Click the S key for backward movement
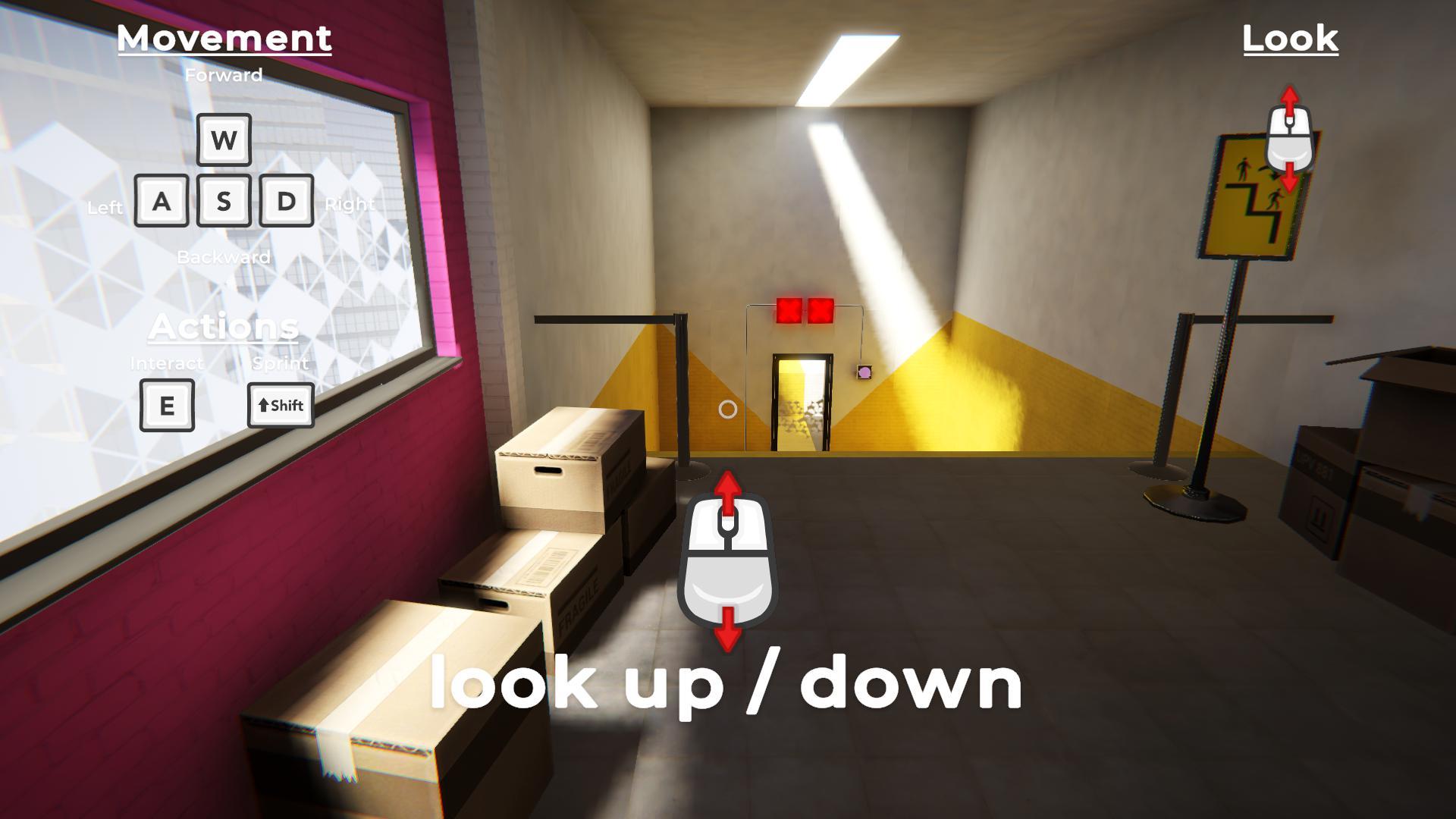1456x819 pixels. coord(223,201)
